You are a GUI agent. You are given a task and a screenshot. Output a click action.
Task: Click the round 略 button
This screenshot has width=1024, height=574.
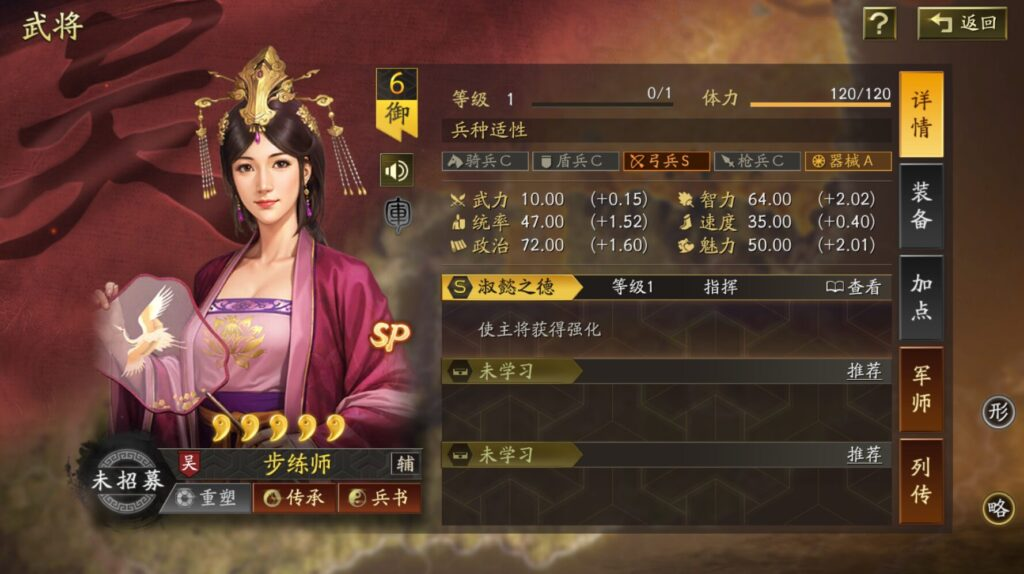(997, 508)
